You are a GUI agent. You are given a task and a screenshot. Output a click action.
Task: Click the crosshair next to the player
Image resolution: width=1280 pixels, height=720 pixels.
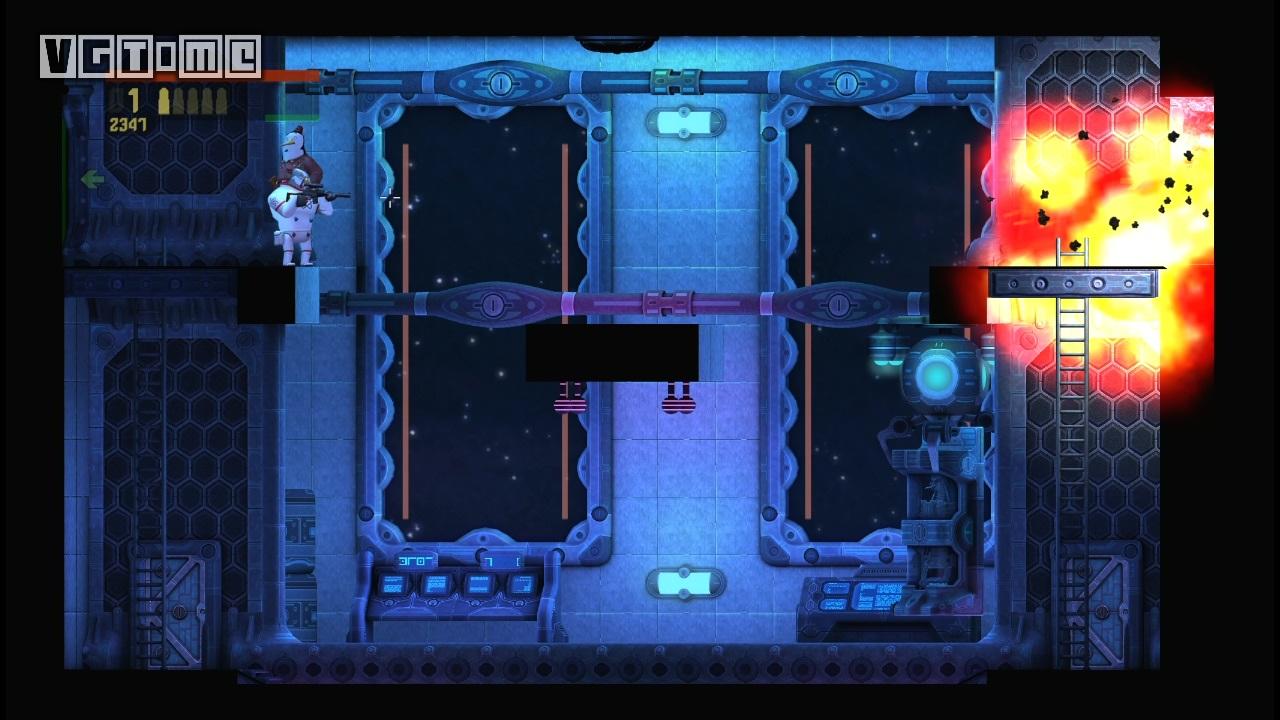(x=389, y=199)
